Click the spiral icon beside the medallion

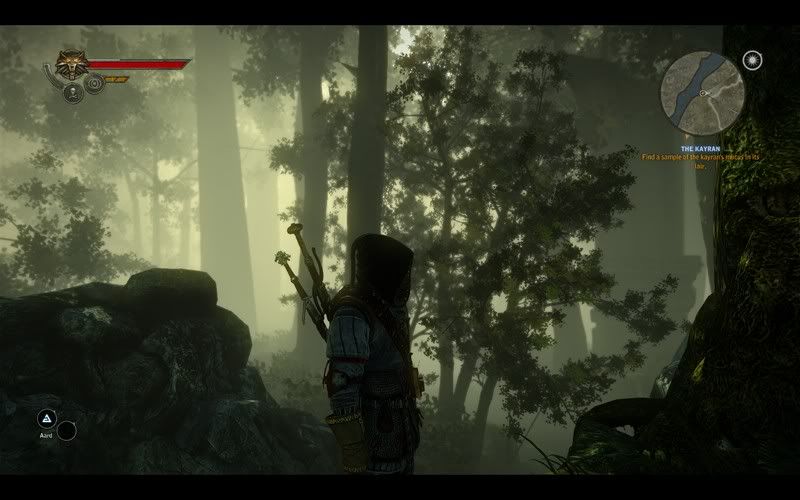click(94, 84)
